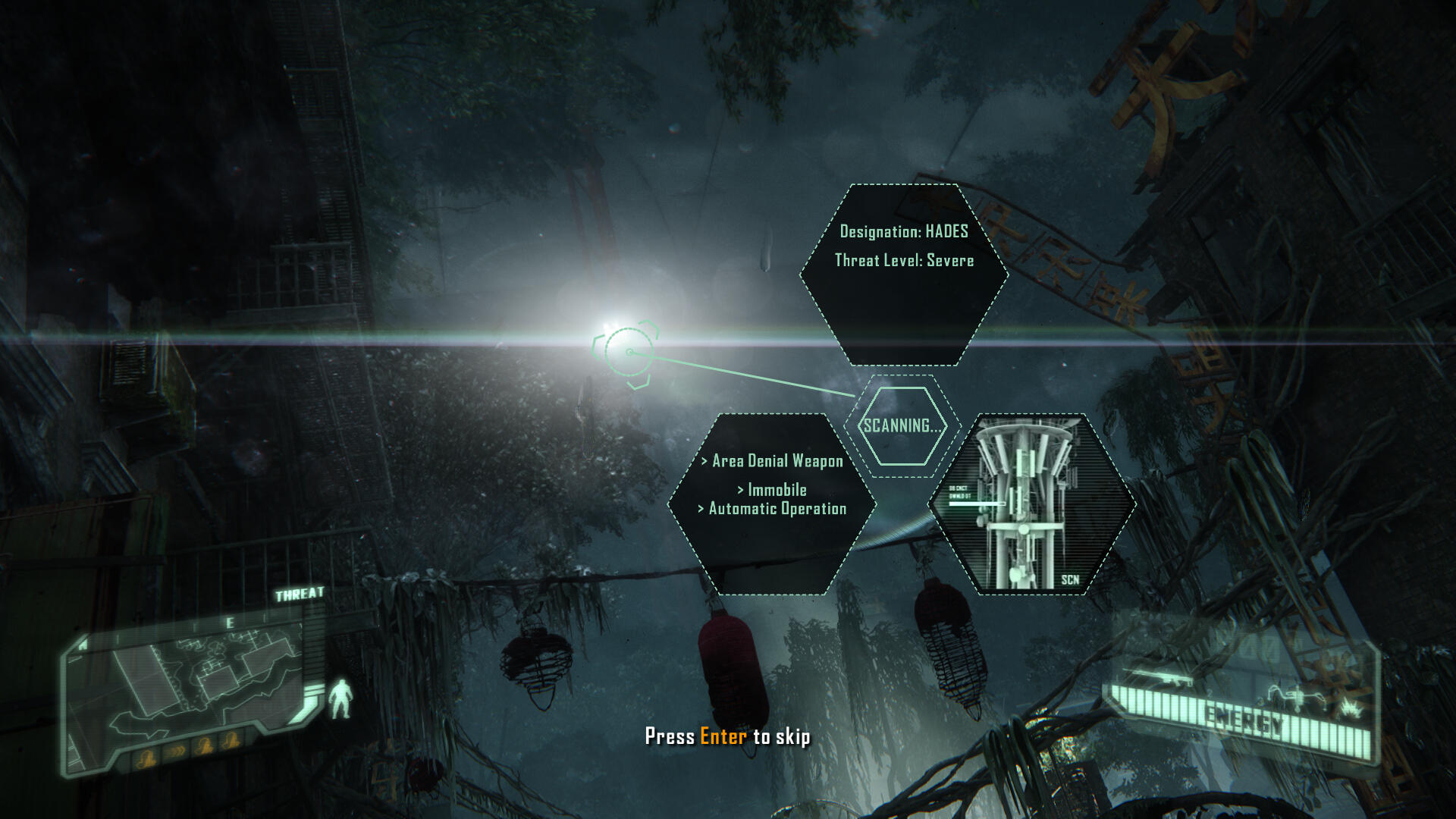Click the minimap in the corner
This screenshot has width=1456, height=819.
click(x=190, y=690)
